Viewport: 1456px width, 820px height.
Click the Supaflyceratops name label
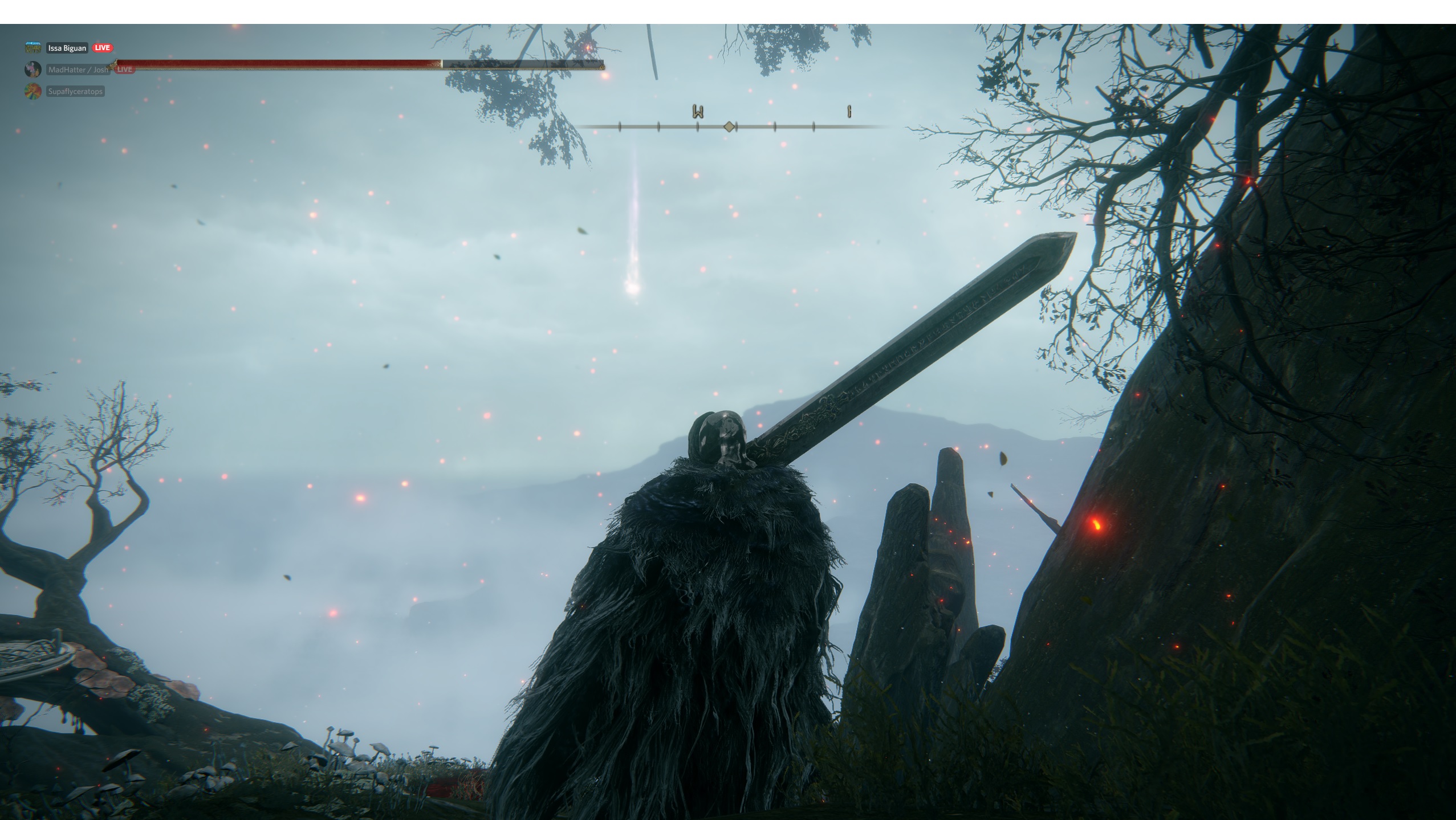point(75,91)
